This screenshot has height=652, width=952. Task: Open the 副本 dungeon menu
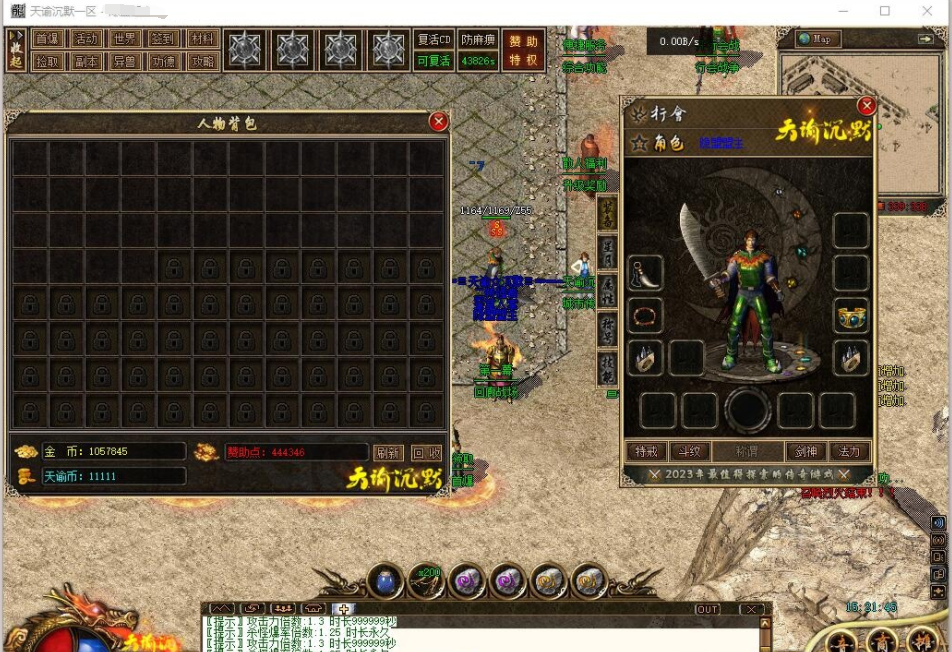coord(86,61)
